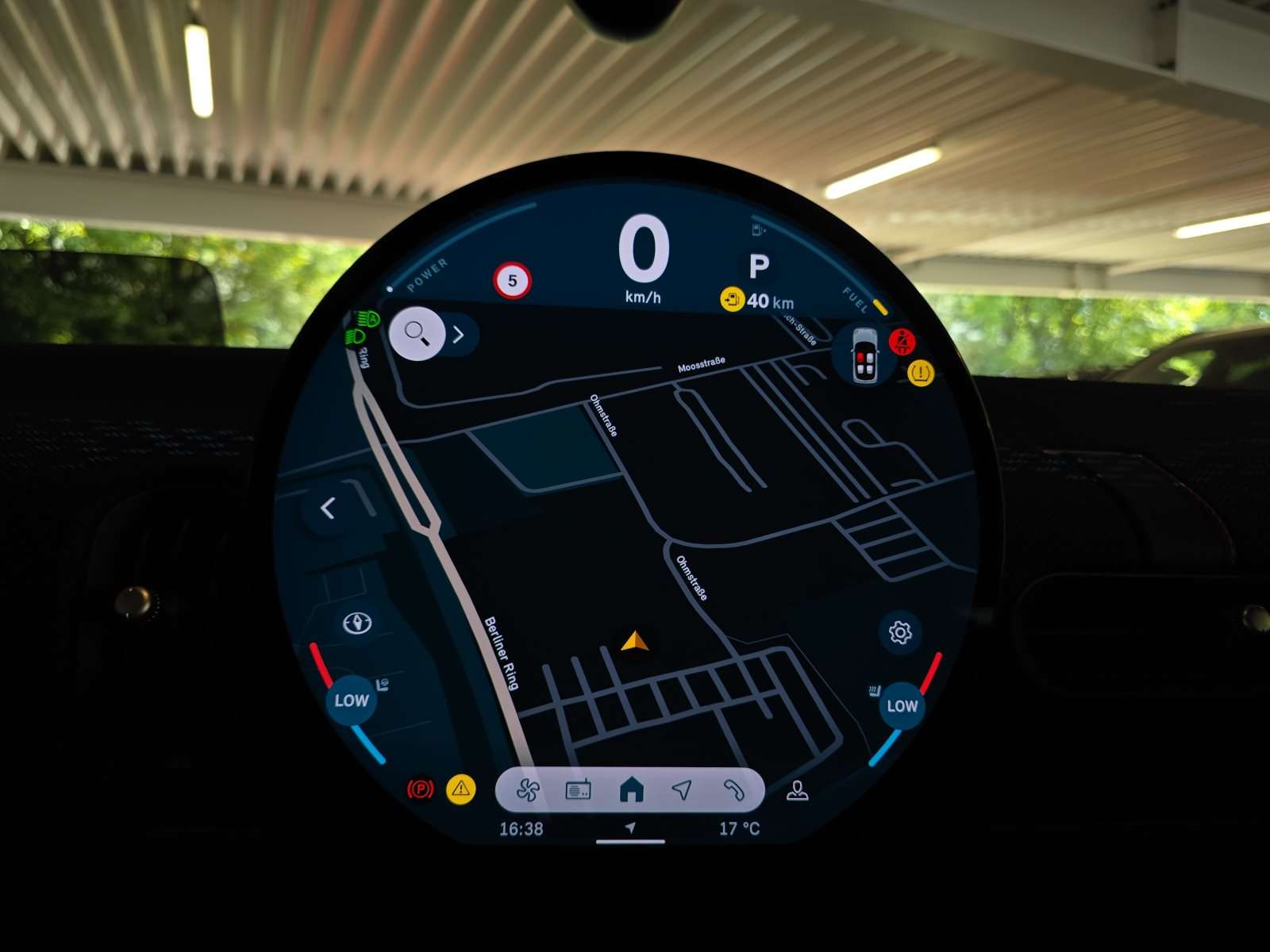1270x952 pixels.
Task: Open the Home screen from the dock
Action: coord(633,789)
